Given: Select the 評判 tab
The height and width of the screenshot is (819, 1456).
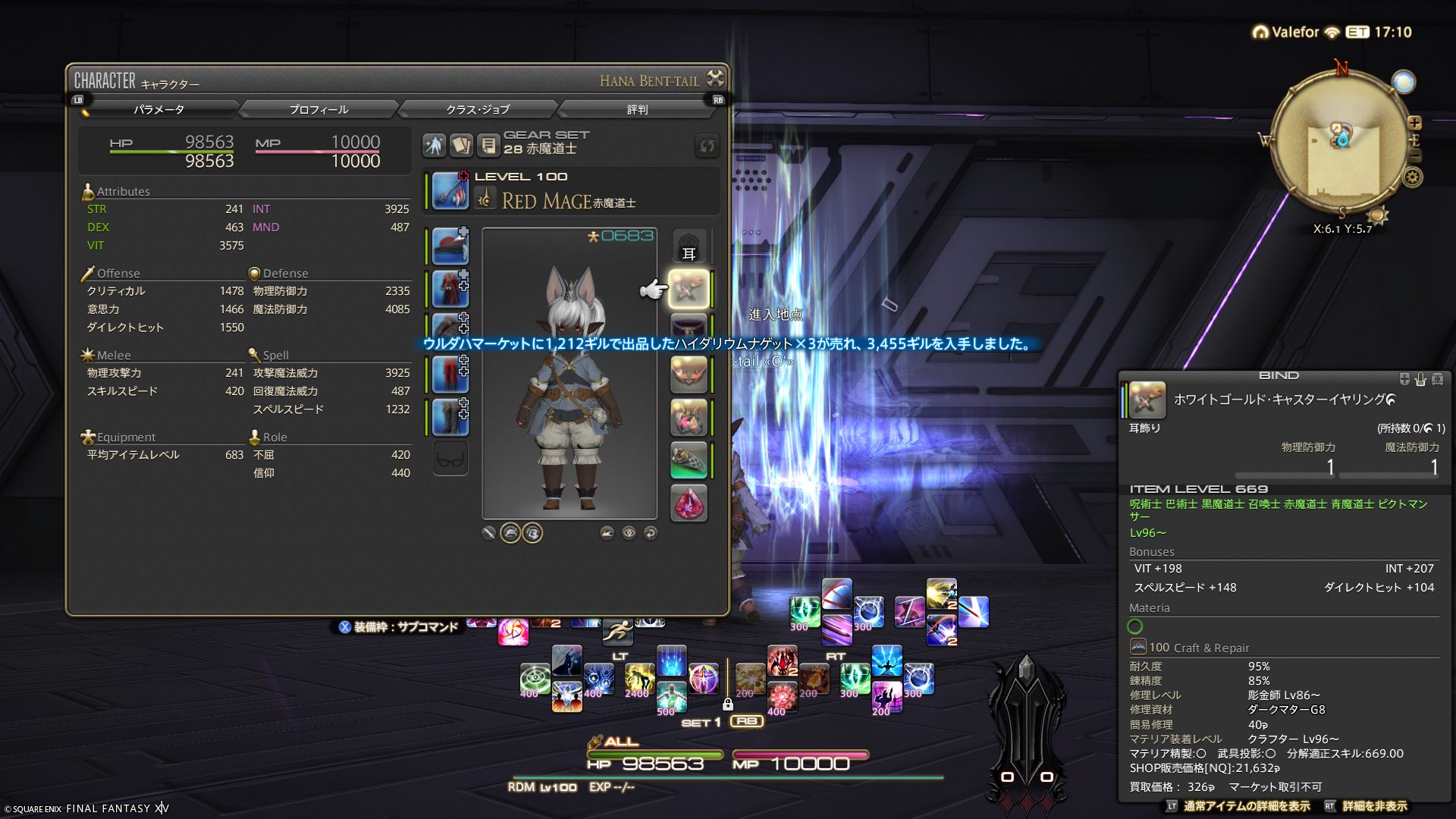Looking at the screenshot, I should [637, 110].
